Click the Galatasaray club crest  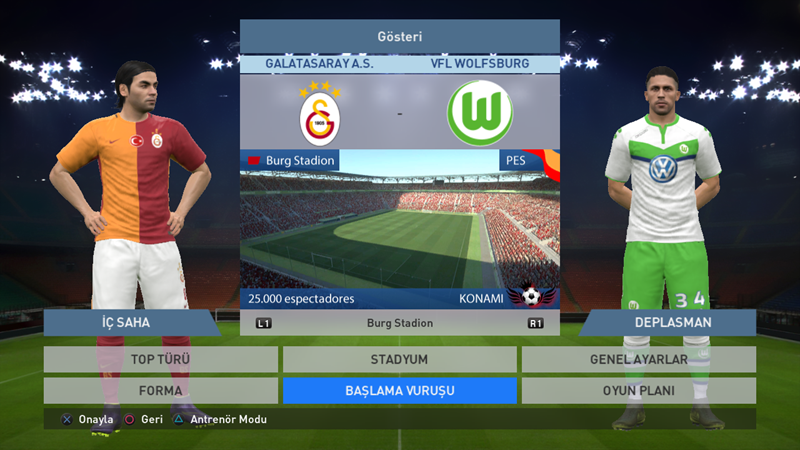[320, 115]
